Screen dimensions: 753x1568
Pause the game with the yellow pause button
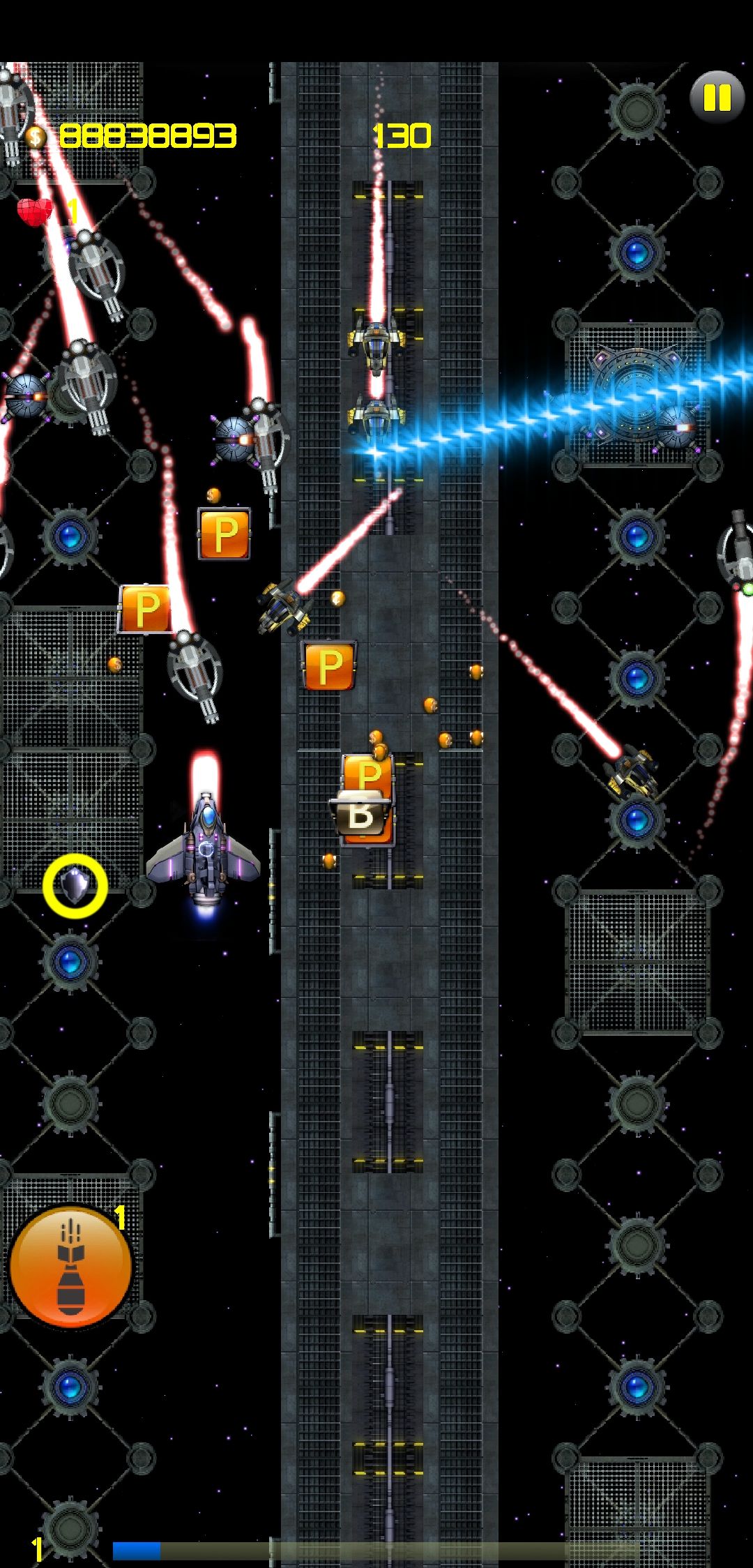click(x=717, y=98)
